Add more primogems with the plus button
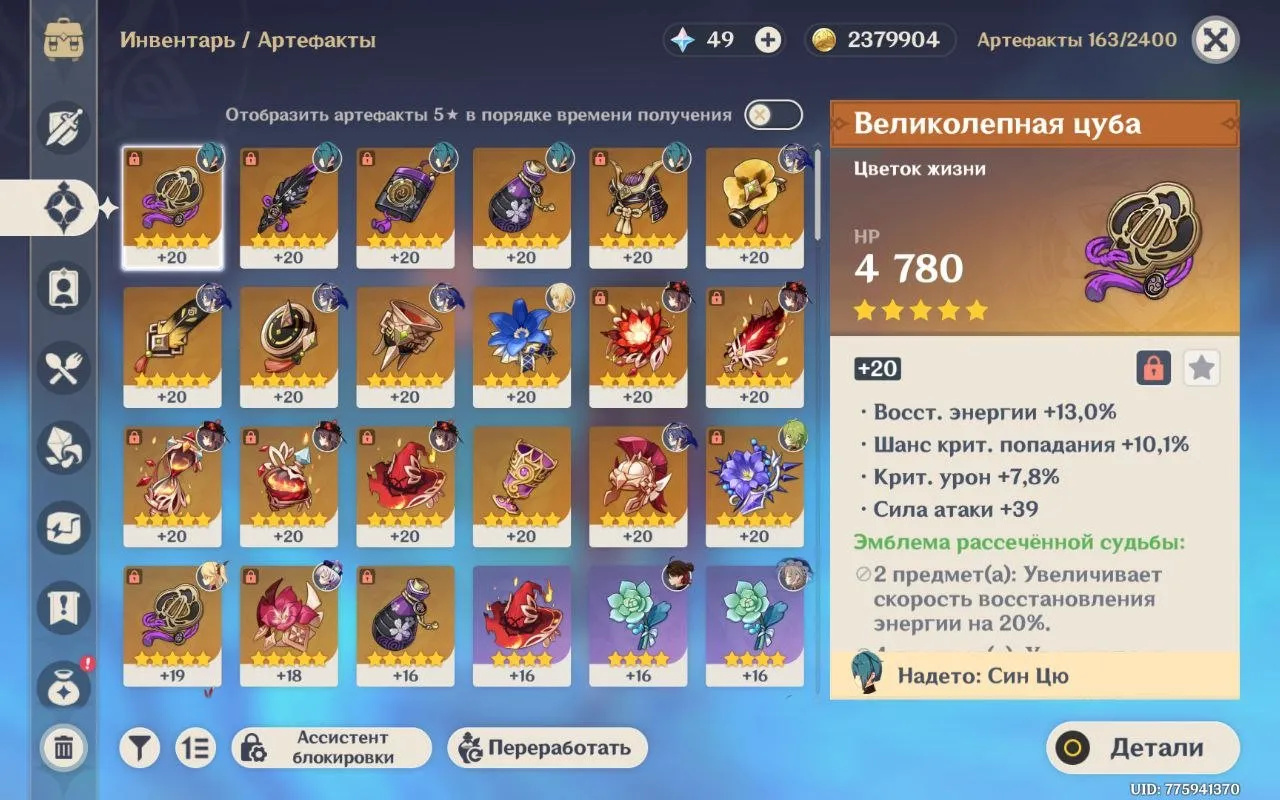 (768, 40)
